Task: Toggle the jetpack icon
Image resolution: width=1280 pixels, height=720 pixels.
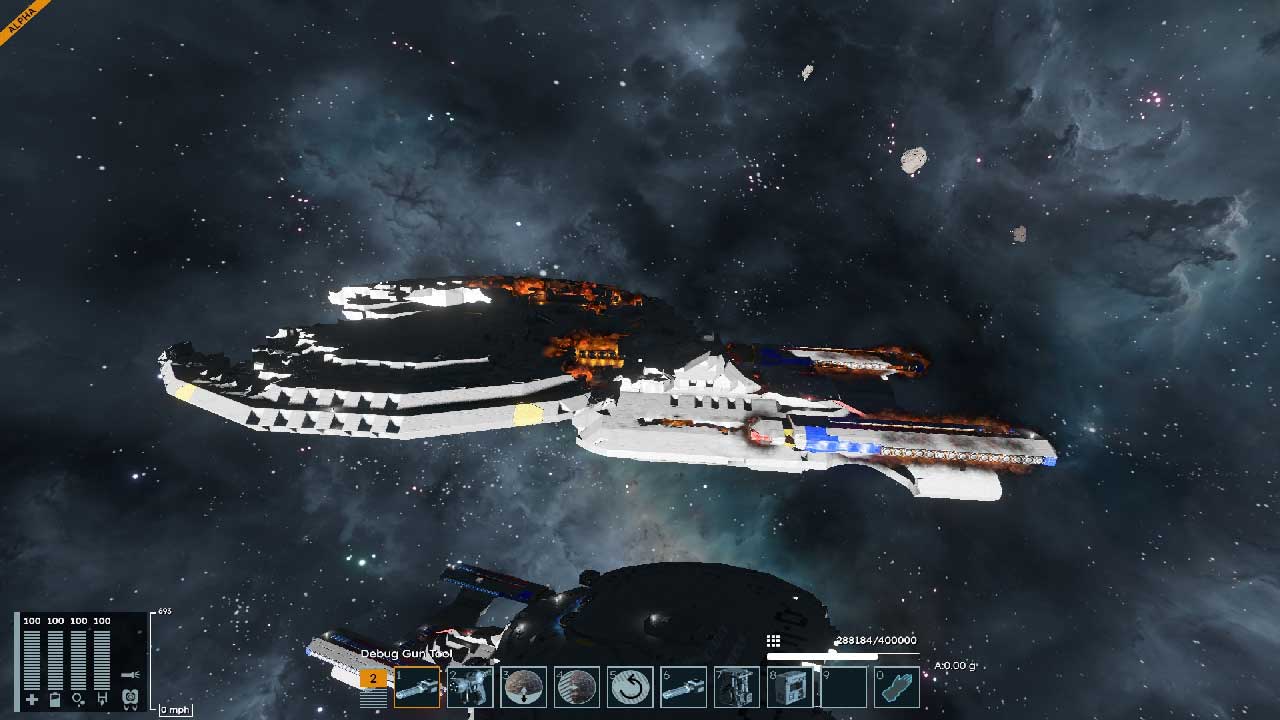Action: point(129,699)
